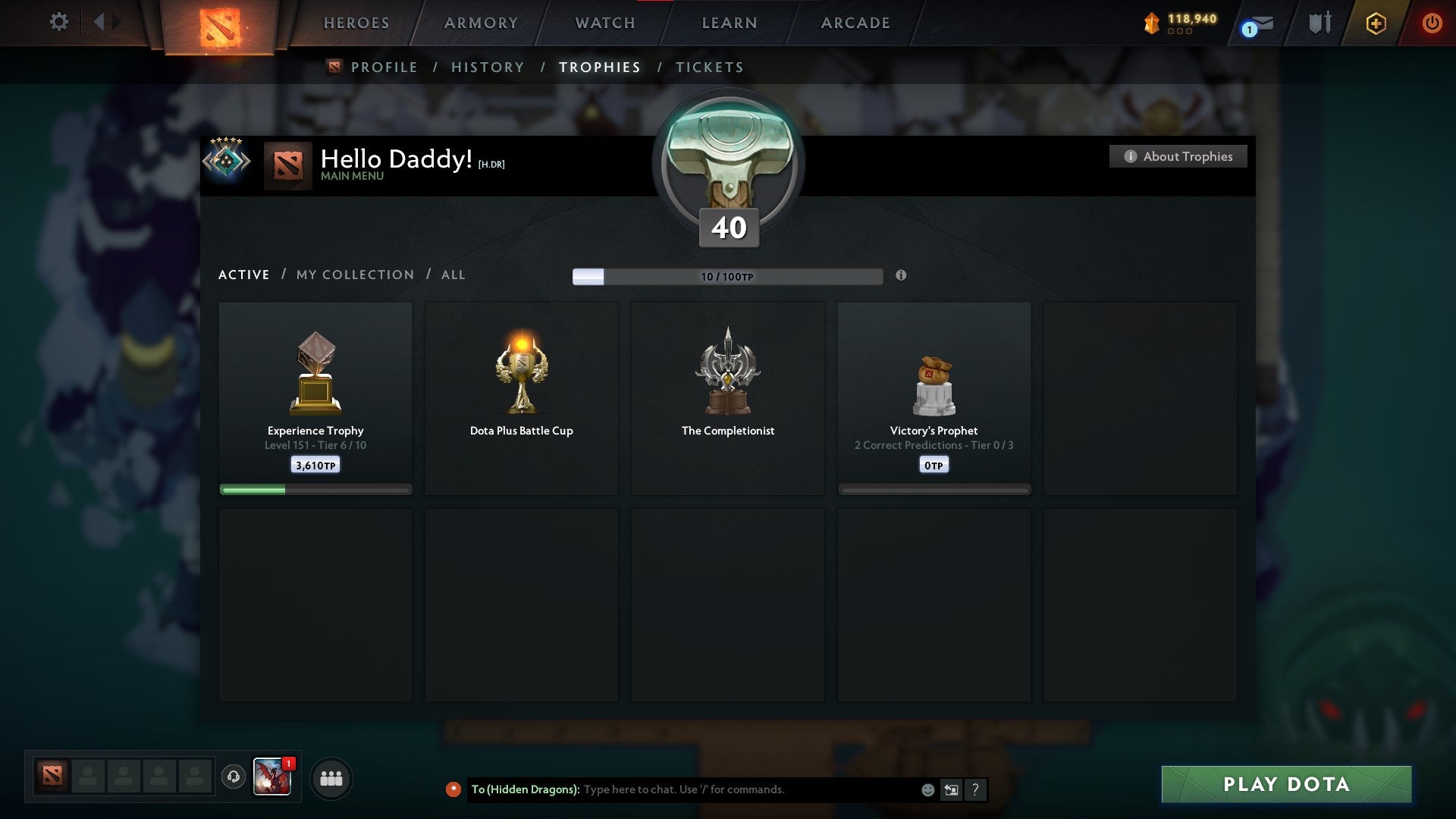Open the emoticon picker in chat

[928, 789]
